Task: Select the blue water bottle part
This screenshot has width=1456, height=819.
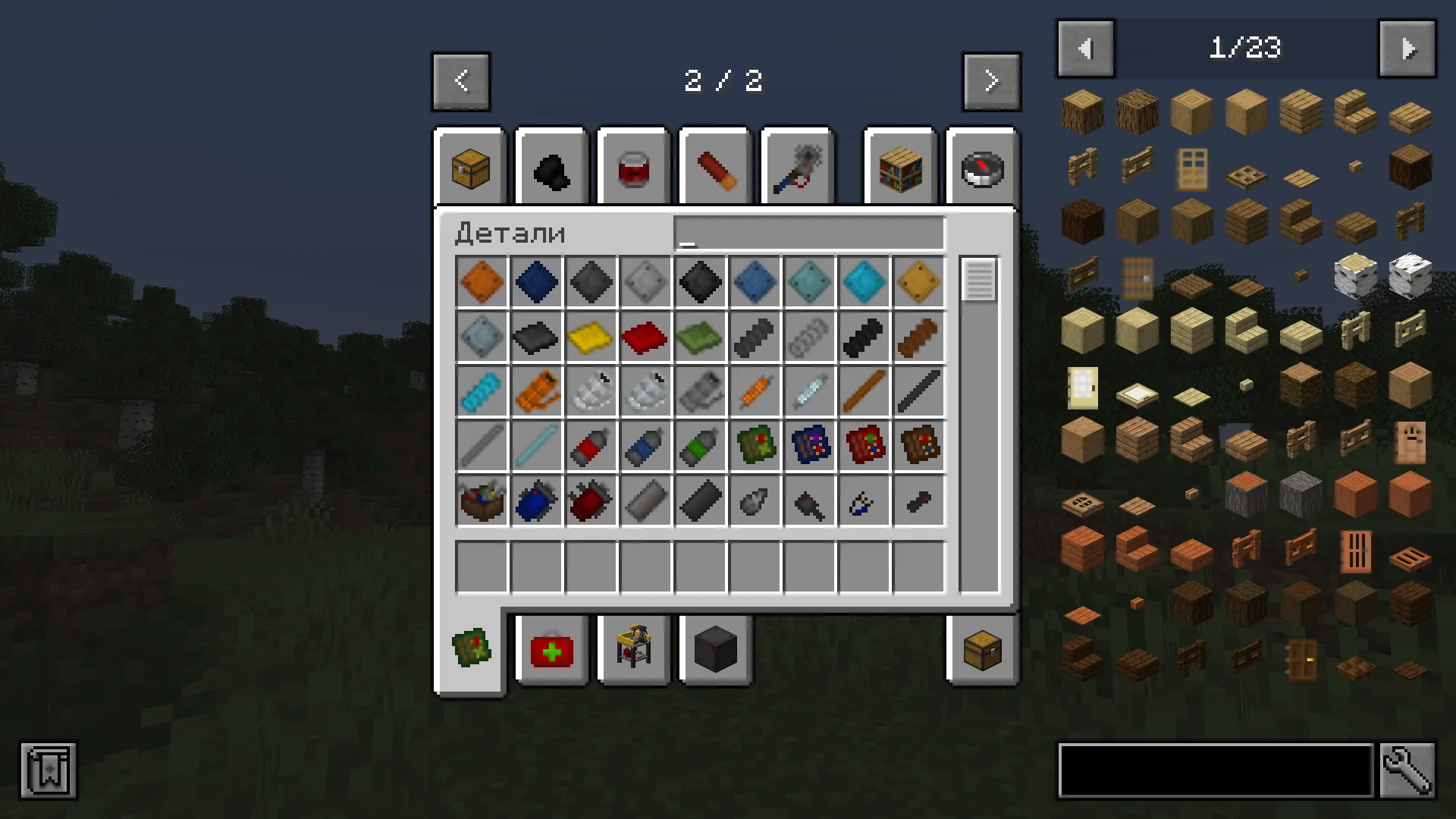Action: (645, 446)
